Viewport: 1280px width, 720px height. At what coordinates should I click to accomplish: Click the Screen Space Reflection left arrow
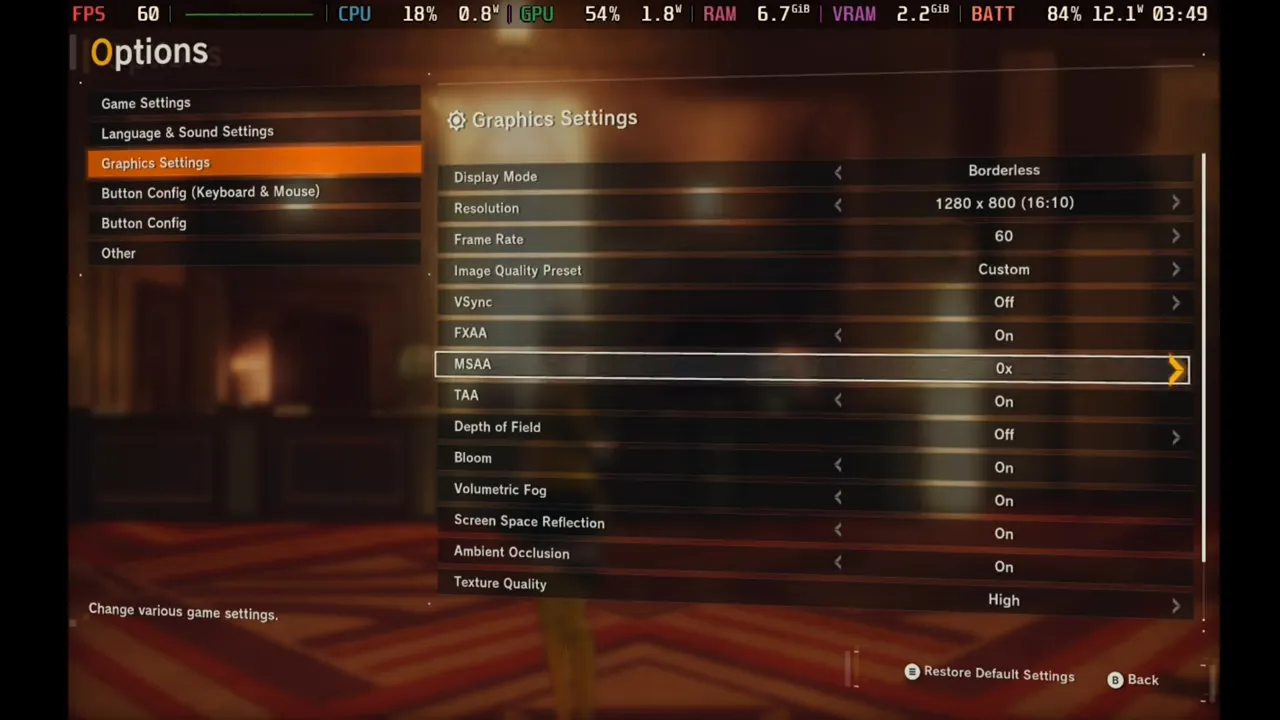838,530
